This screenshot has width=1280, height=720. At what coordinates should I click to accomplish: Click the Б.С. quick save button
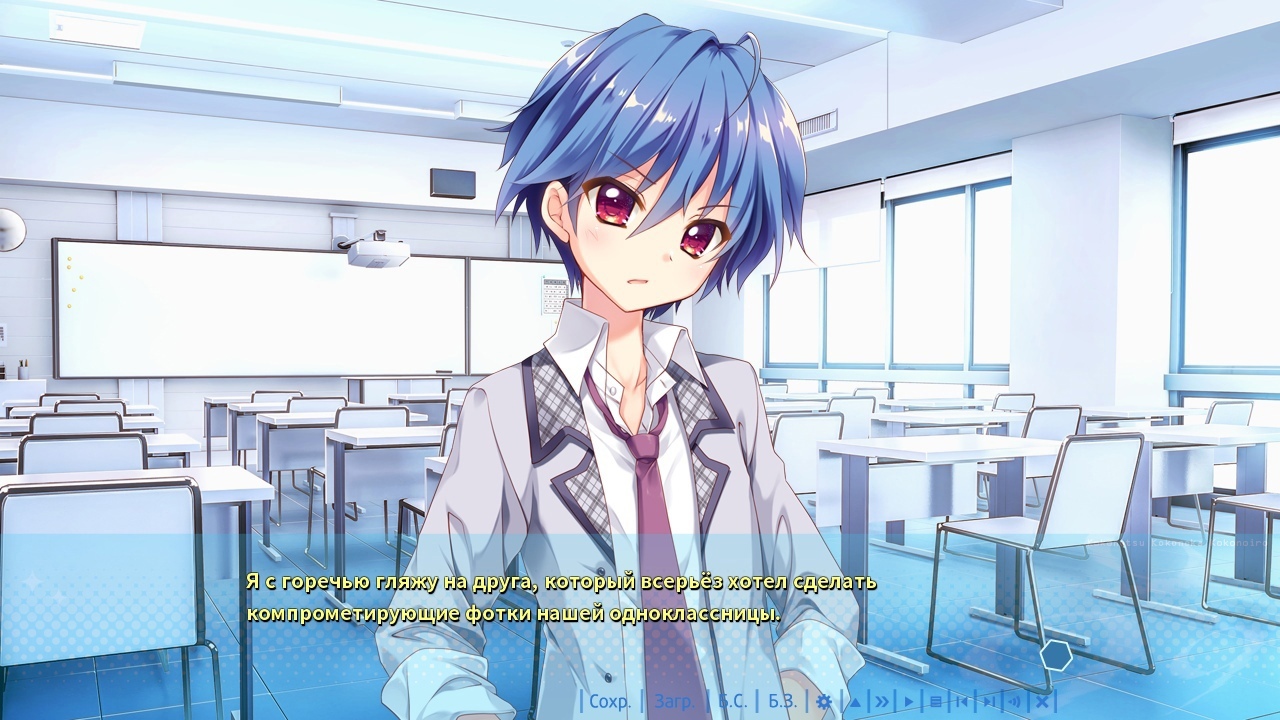click(x=732, y=701)
